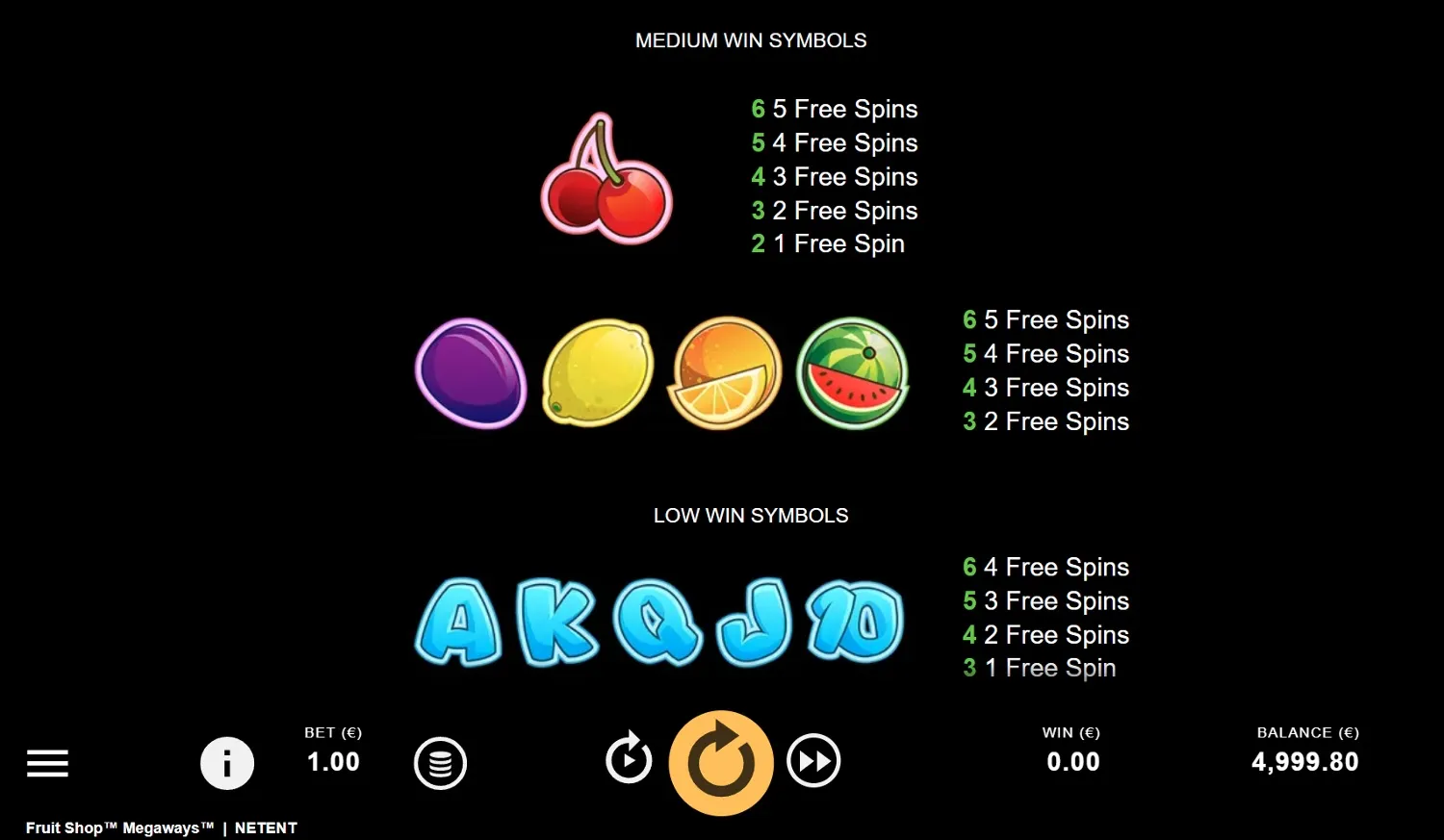Select the orange slice symbol
1444x840 pixels.
click(724, 373)
